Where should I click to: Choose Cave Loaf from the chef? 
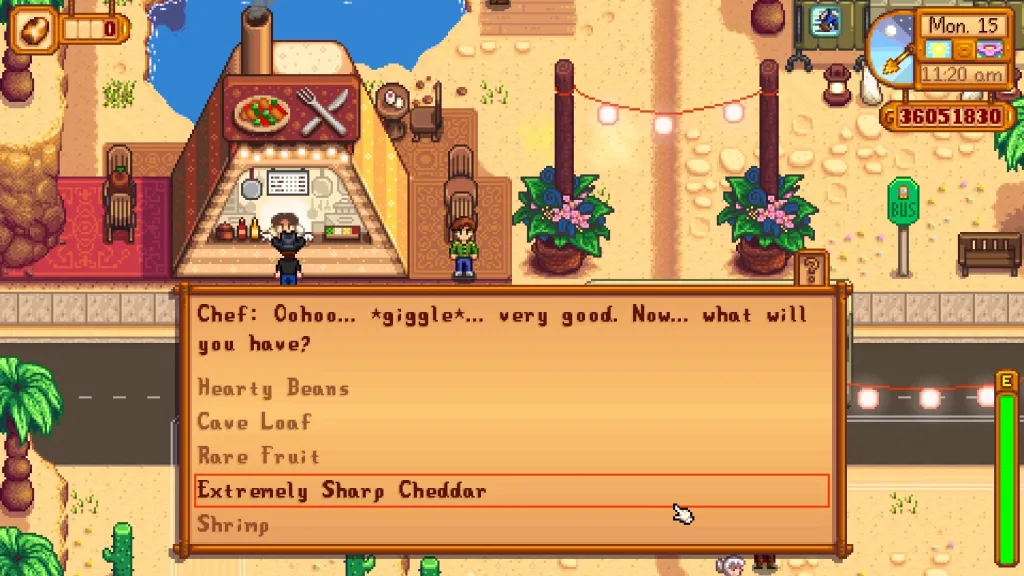(x=255, y=422)
